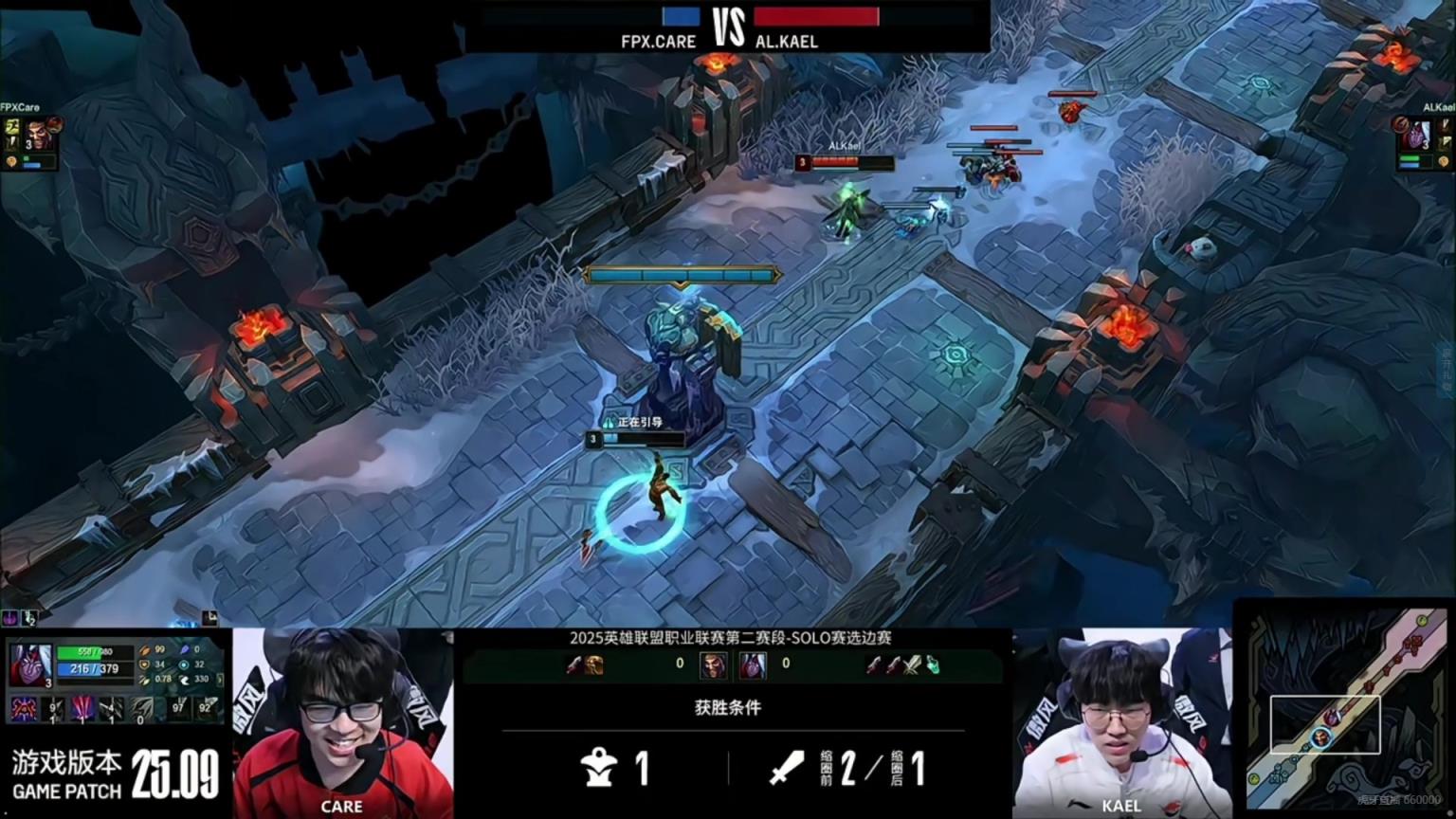
Task: Click the Ghost summoner spell icon beside Draven
Action: (x=12, y=126)
